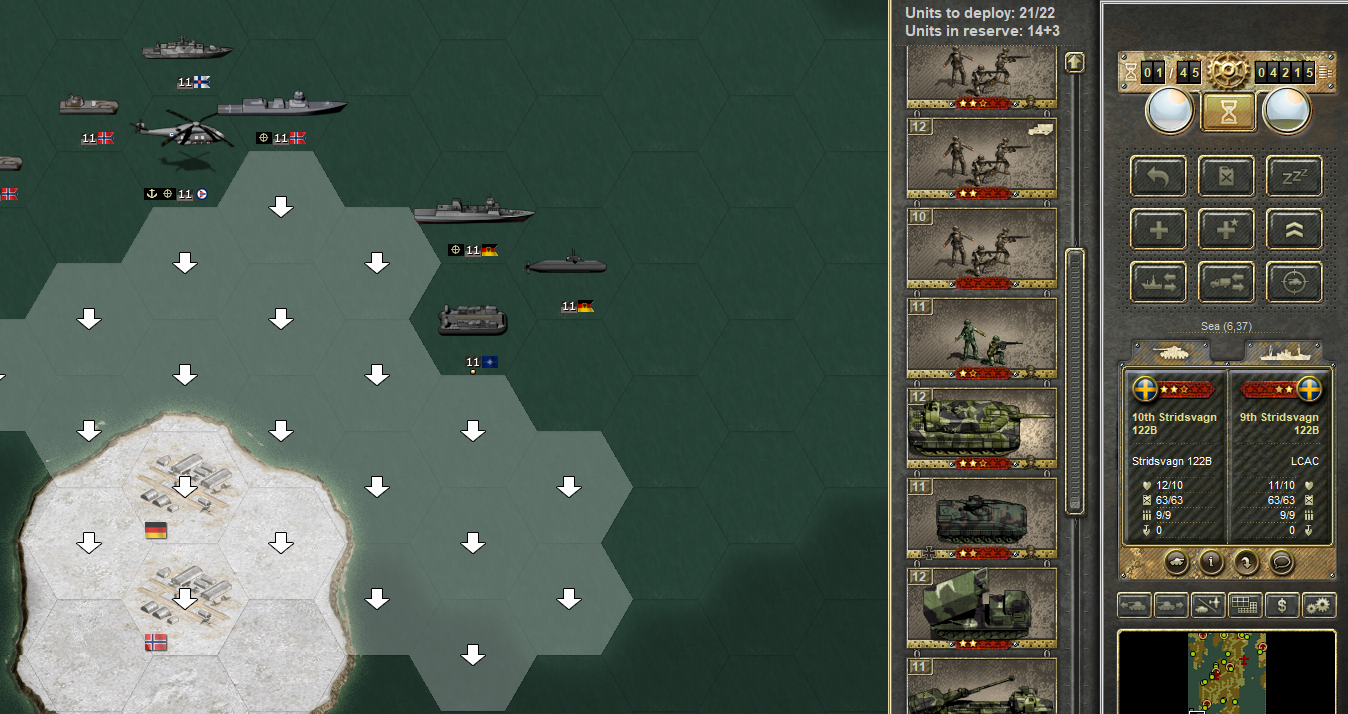Click the speech bubble icon below unit stats
The image size is (1348, 714).
click(x=1282, y=562)
